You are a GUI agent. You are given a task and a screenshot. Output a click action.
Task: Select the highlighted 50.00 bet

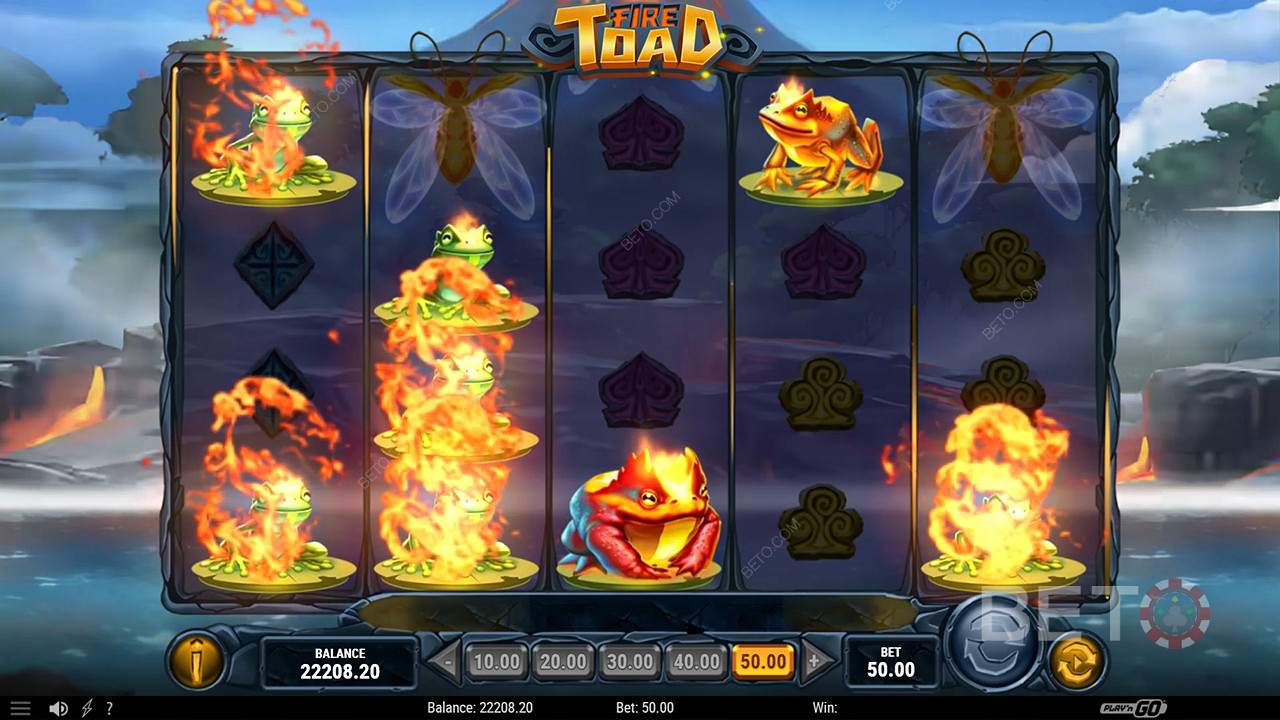(x=763, y=661)
